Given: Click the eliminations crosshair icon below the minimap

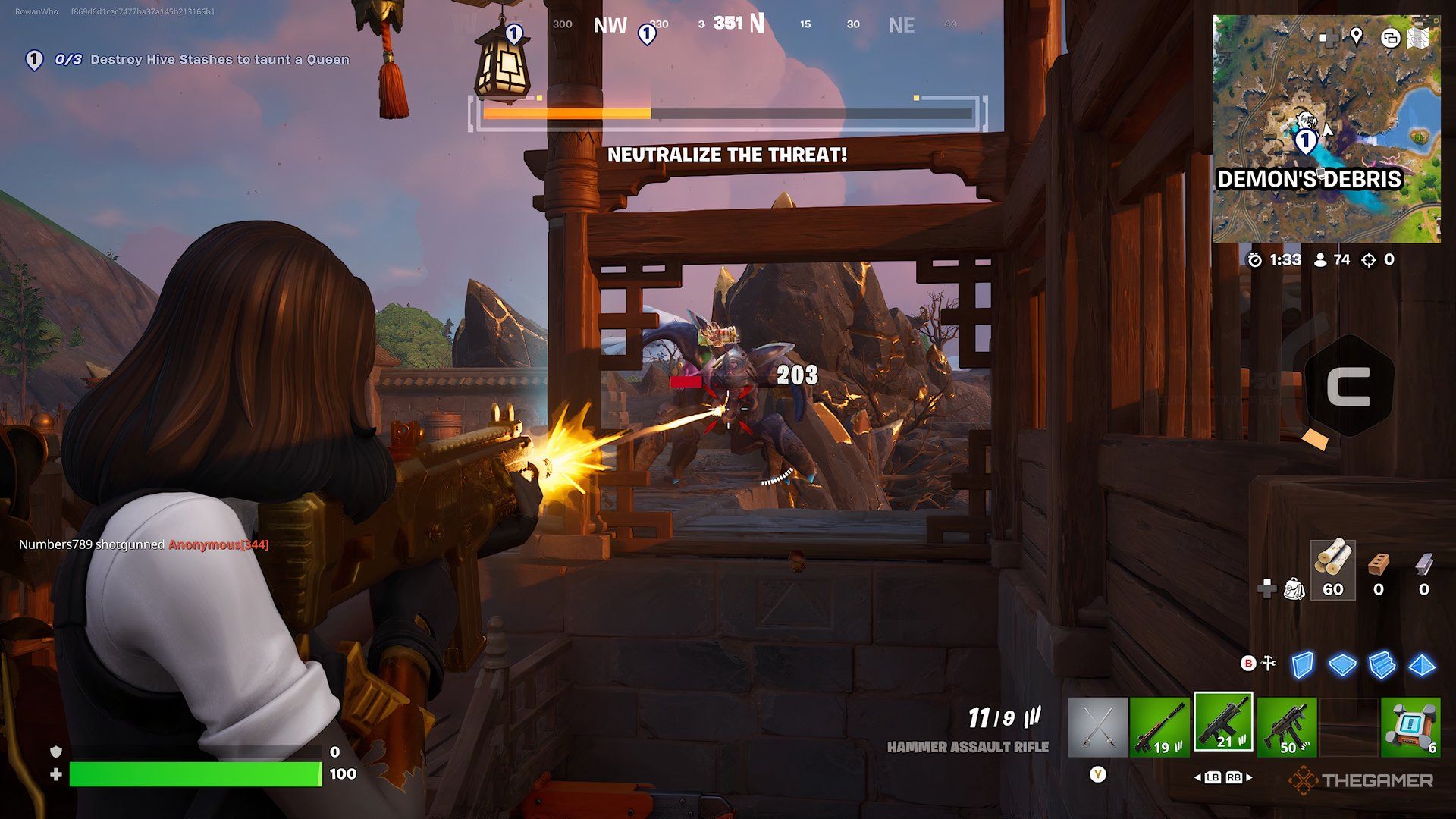Looking at the screenshot, I should [x=1369, y=260].
